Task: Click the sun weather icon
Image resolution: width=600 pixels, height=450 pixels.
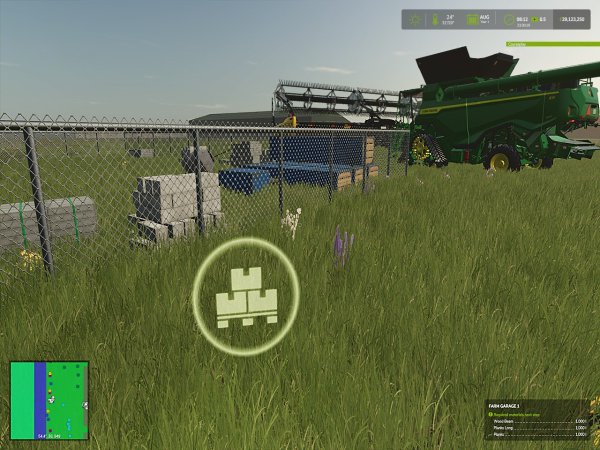Action: tap(415, 19)
